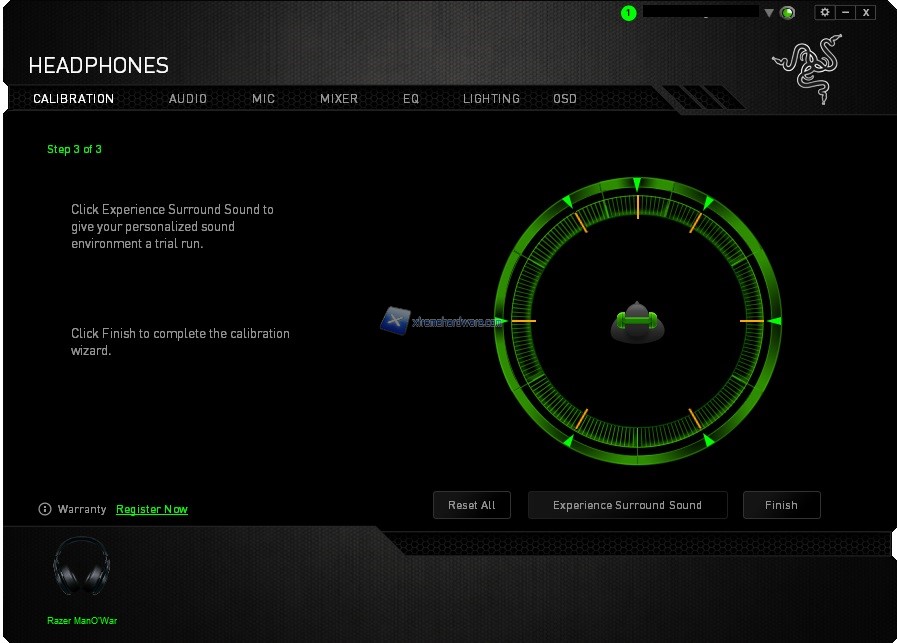Screen dimensions: 897x643
Task: Close the window with the X button
Action: point(866,12)
